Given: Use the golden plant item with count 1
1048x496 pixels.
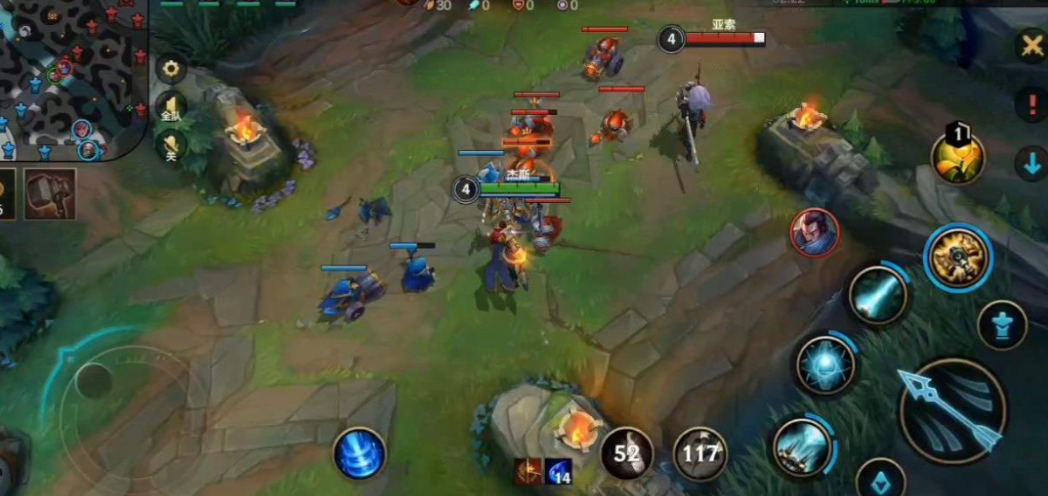Looking at the screenshot, I should click(958, 156).
